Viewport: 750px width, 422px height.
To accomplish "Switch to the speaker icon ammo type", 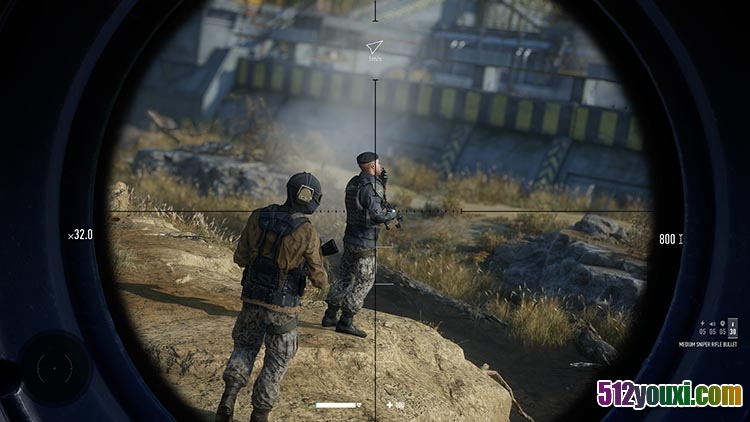I will point(711,324).
